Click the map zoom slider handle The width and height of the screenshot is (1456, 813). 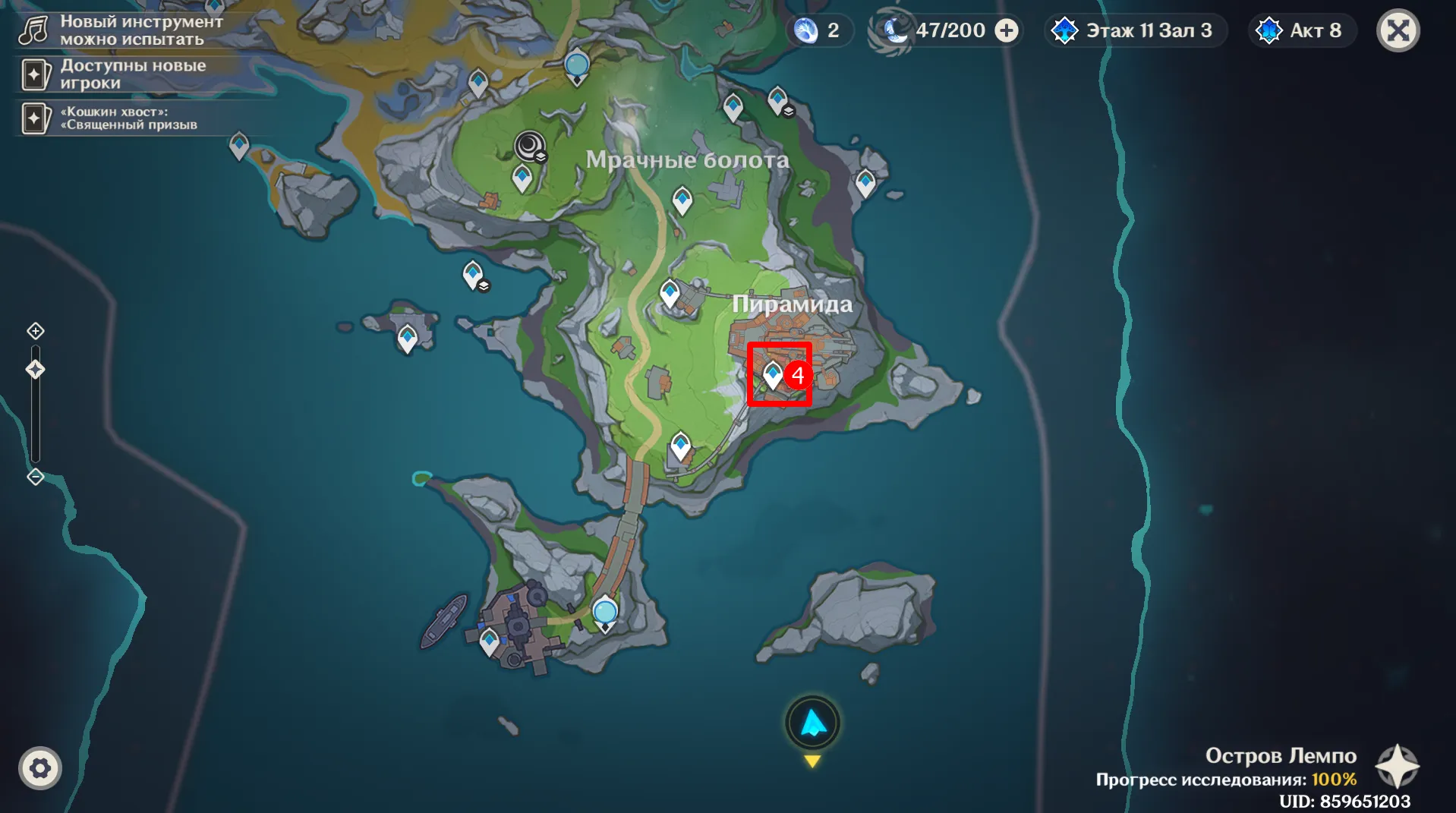36,370
